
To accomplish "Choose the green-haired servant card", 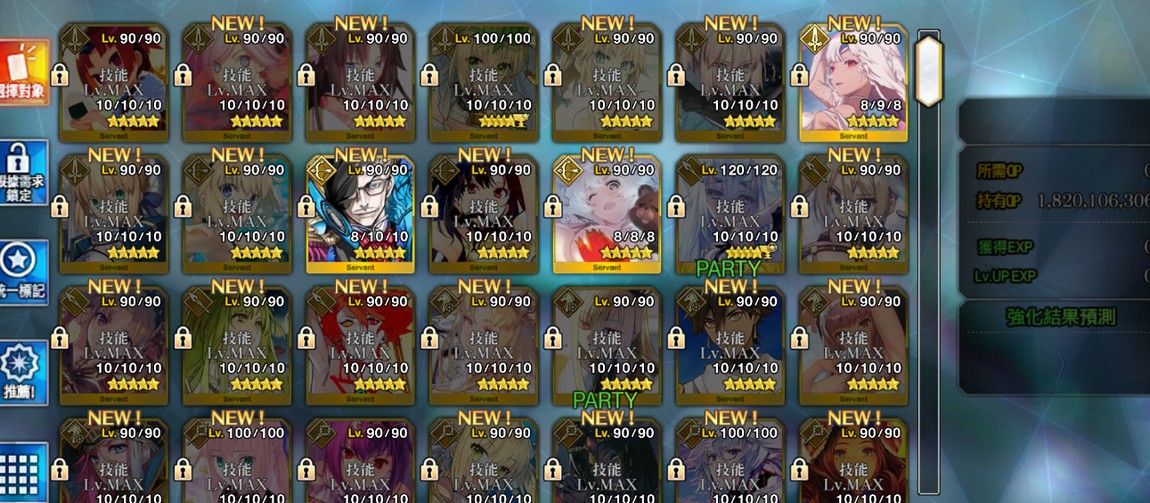I will pyautogui.click(x=237, y=345).
